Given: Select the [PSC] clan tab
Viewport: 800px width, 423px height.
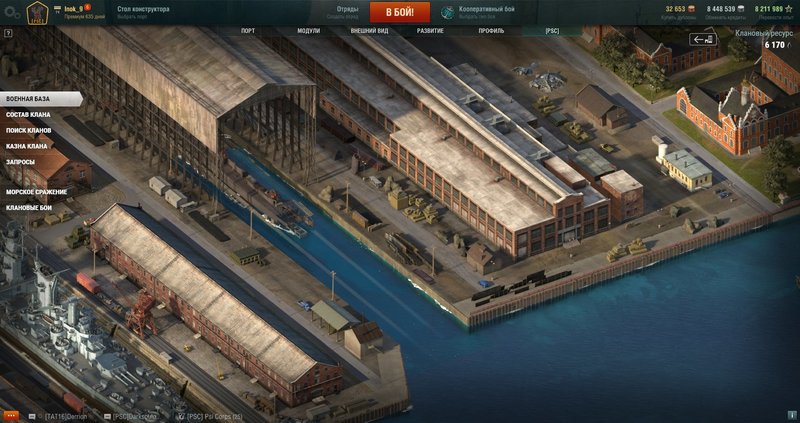Looking at the screenshot, I should 552,31.
